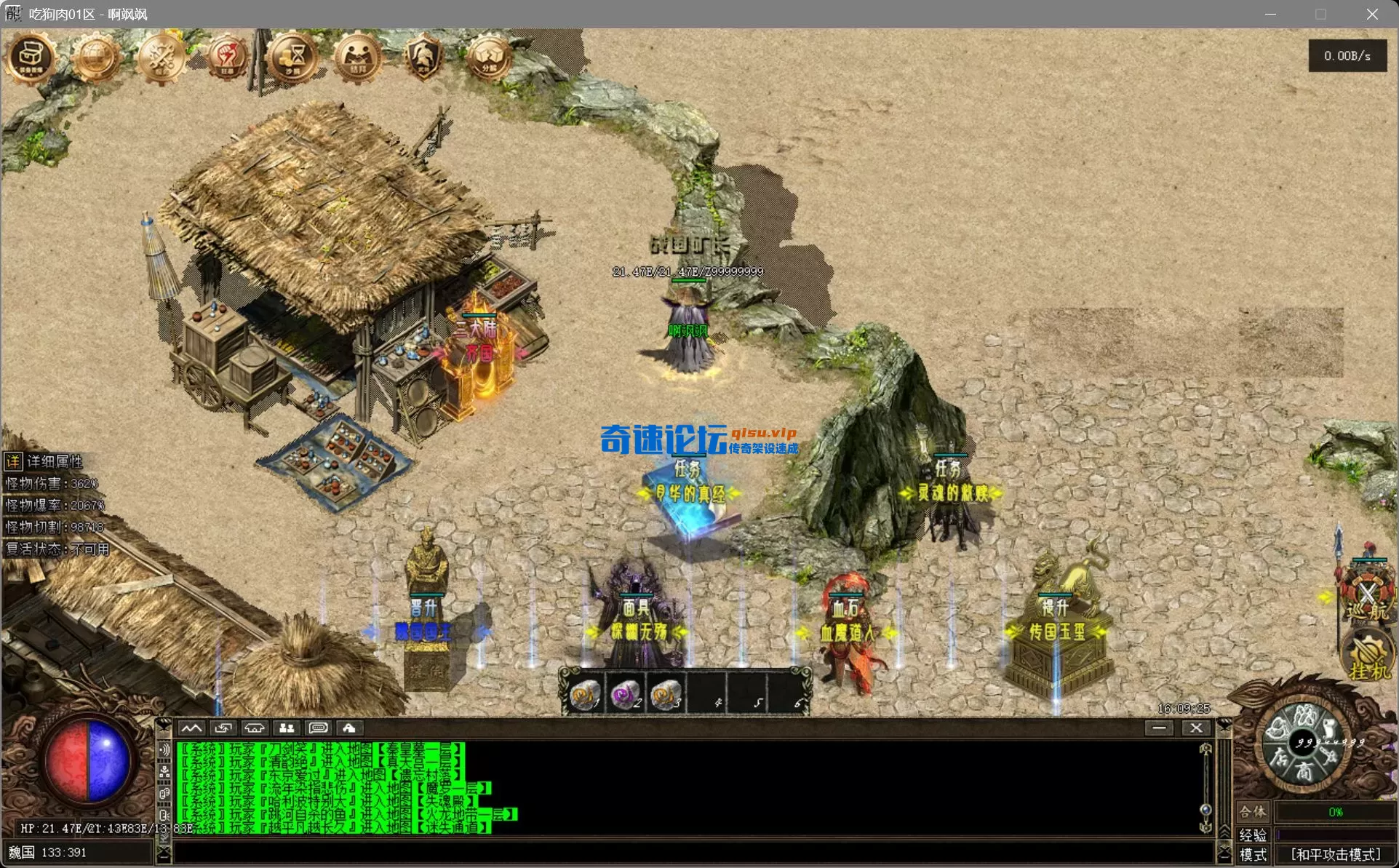Click the friends icon in chat toolbar
1399x868 pixels.
286,728
